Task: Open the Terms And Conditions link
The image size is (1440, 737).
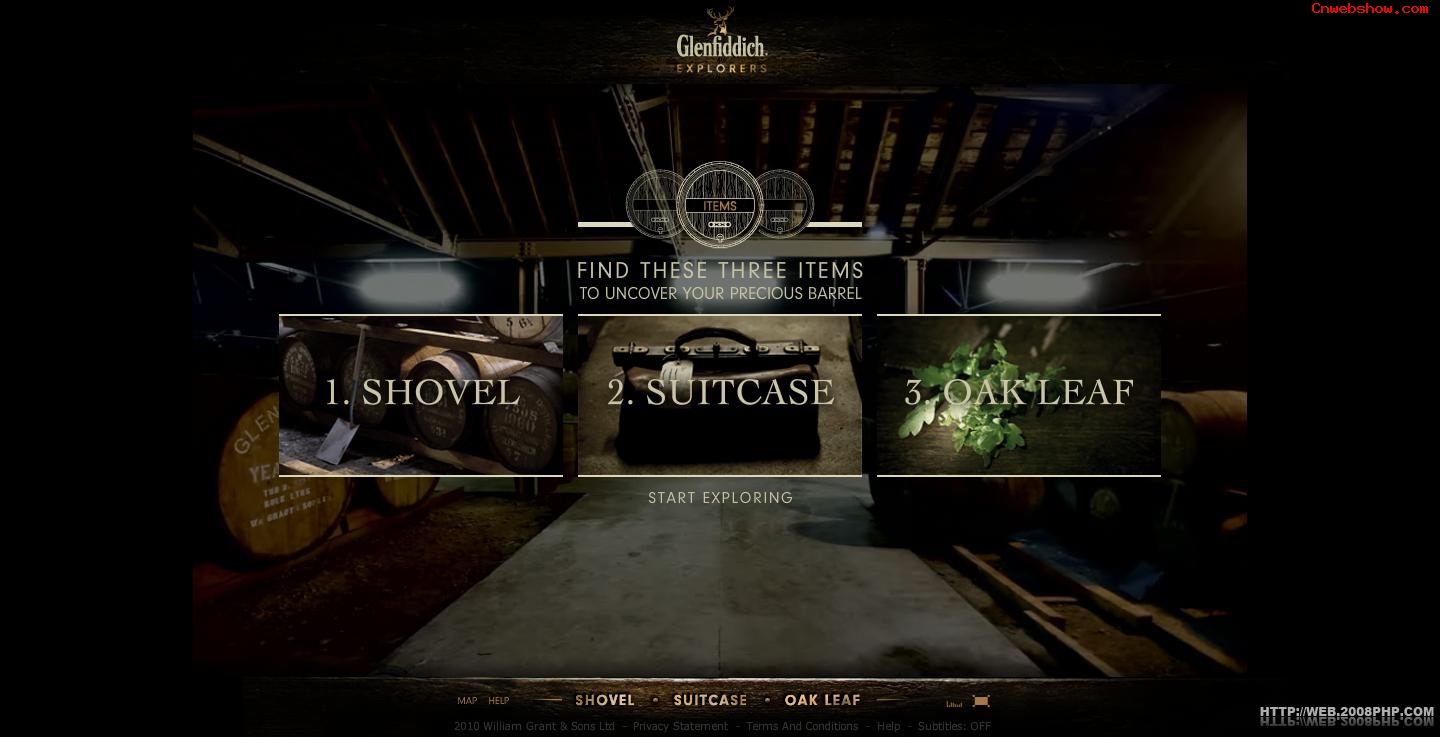Action: pos(803,726)
